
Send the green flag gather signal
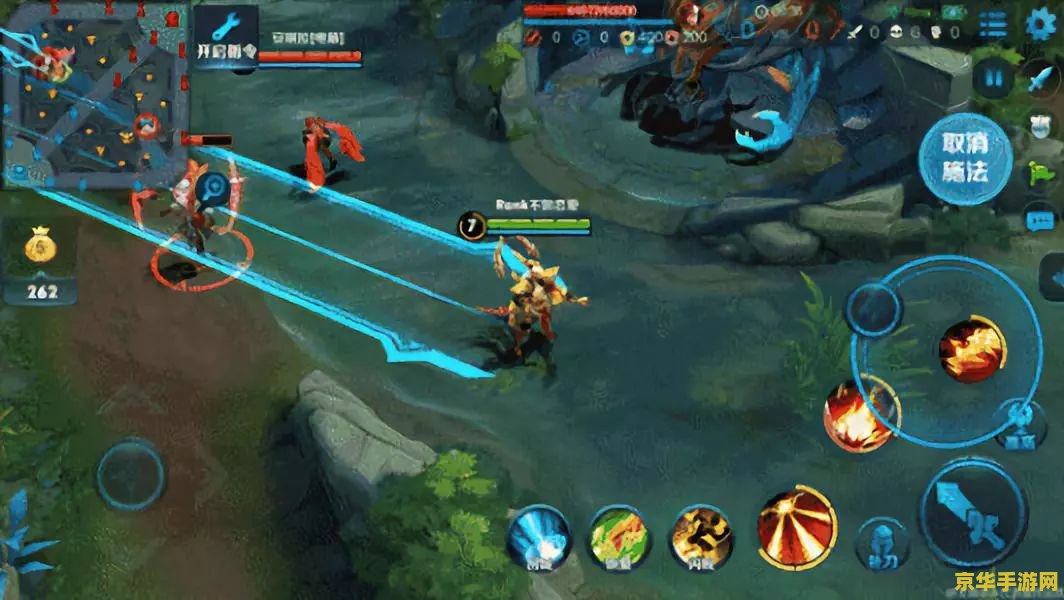[1040, 172]
